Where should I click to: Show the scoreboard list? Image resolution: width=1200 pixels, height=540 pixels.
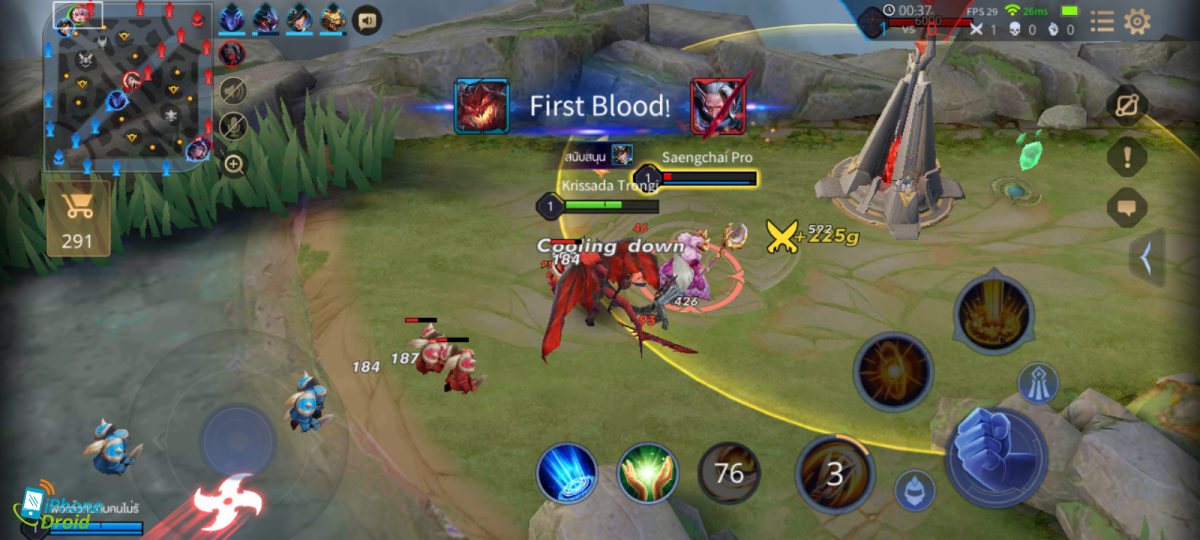click(x=1101, y=22)
